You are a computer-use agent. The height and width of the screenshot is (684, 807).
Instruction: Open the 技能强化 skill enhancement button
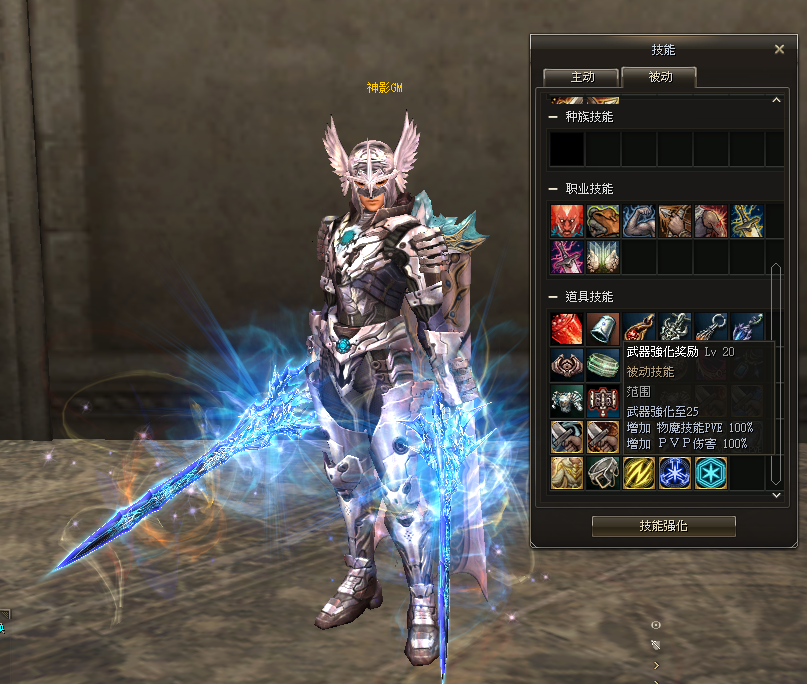(x=663, y=526)
